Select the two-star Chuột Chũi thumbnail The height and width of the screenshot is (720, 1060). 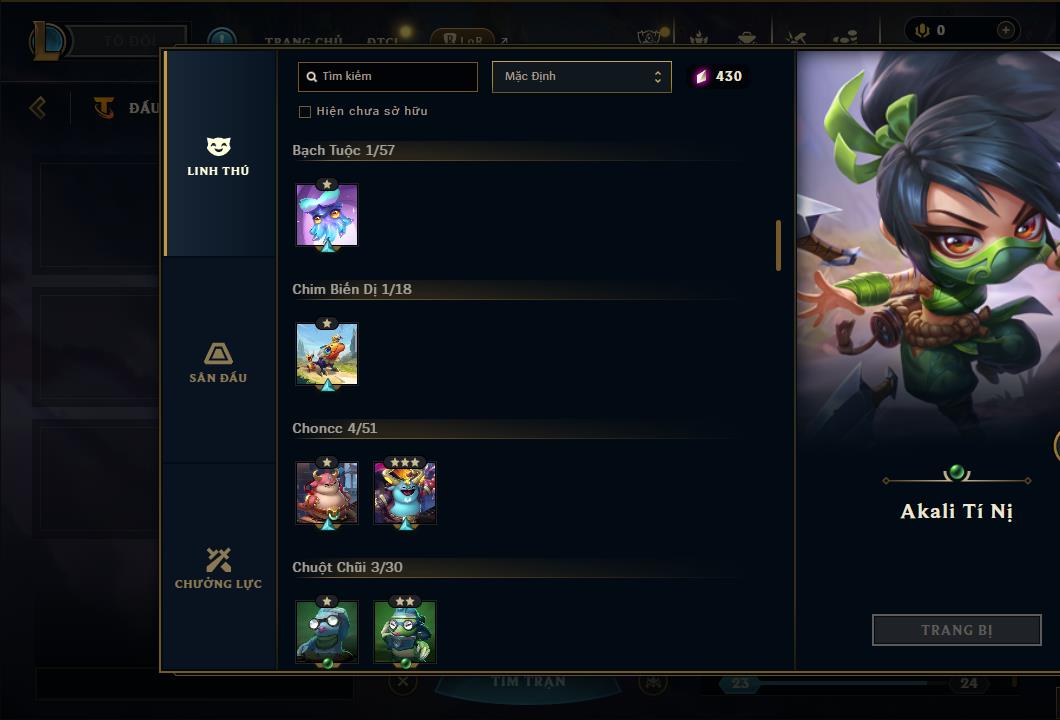click(x=405, y=632)
